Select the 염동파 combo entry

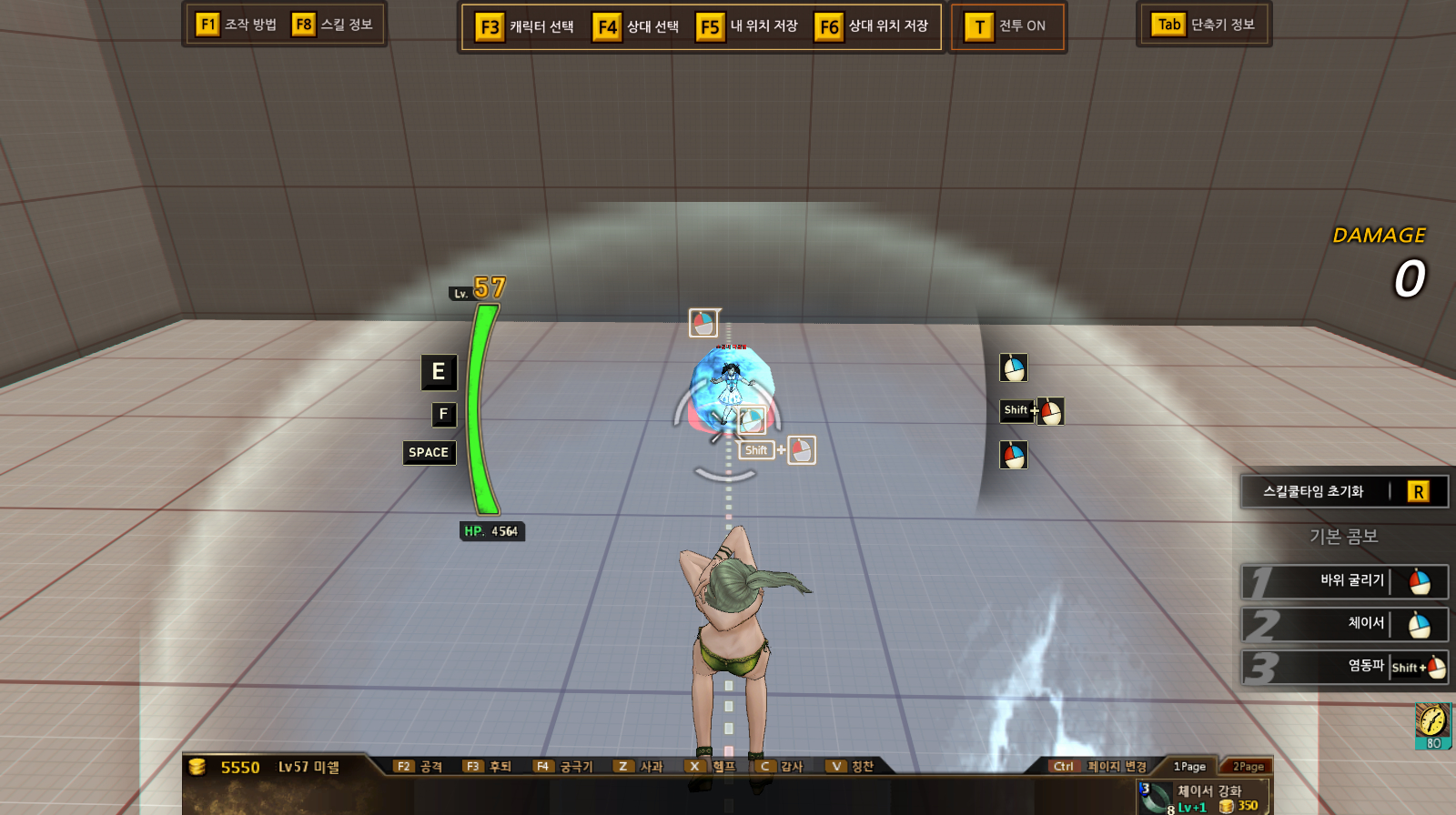[1345, 667]
